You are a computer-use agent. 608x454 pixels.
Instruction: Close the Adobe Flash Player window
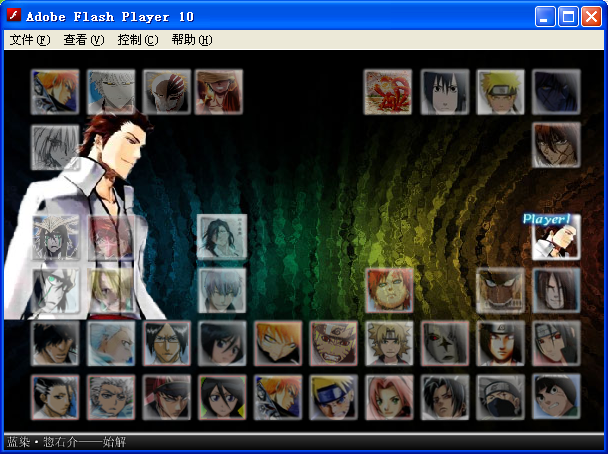[590, 16]
